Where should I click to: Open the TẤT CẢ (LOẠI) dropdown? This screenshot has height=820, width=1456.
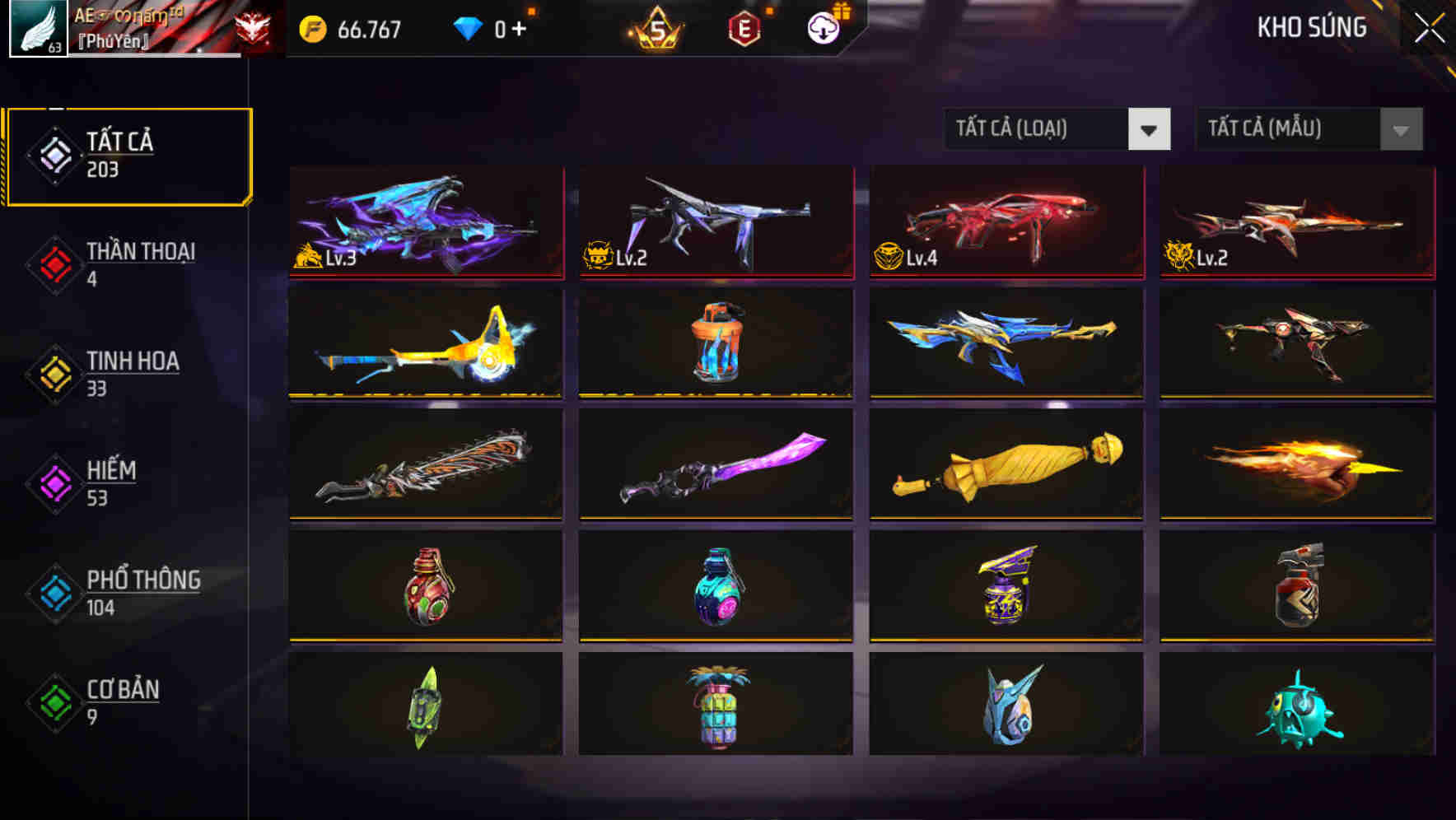pyautogui.click(x=1058, y=129)
